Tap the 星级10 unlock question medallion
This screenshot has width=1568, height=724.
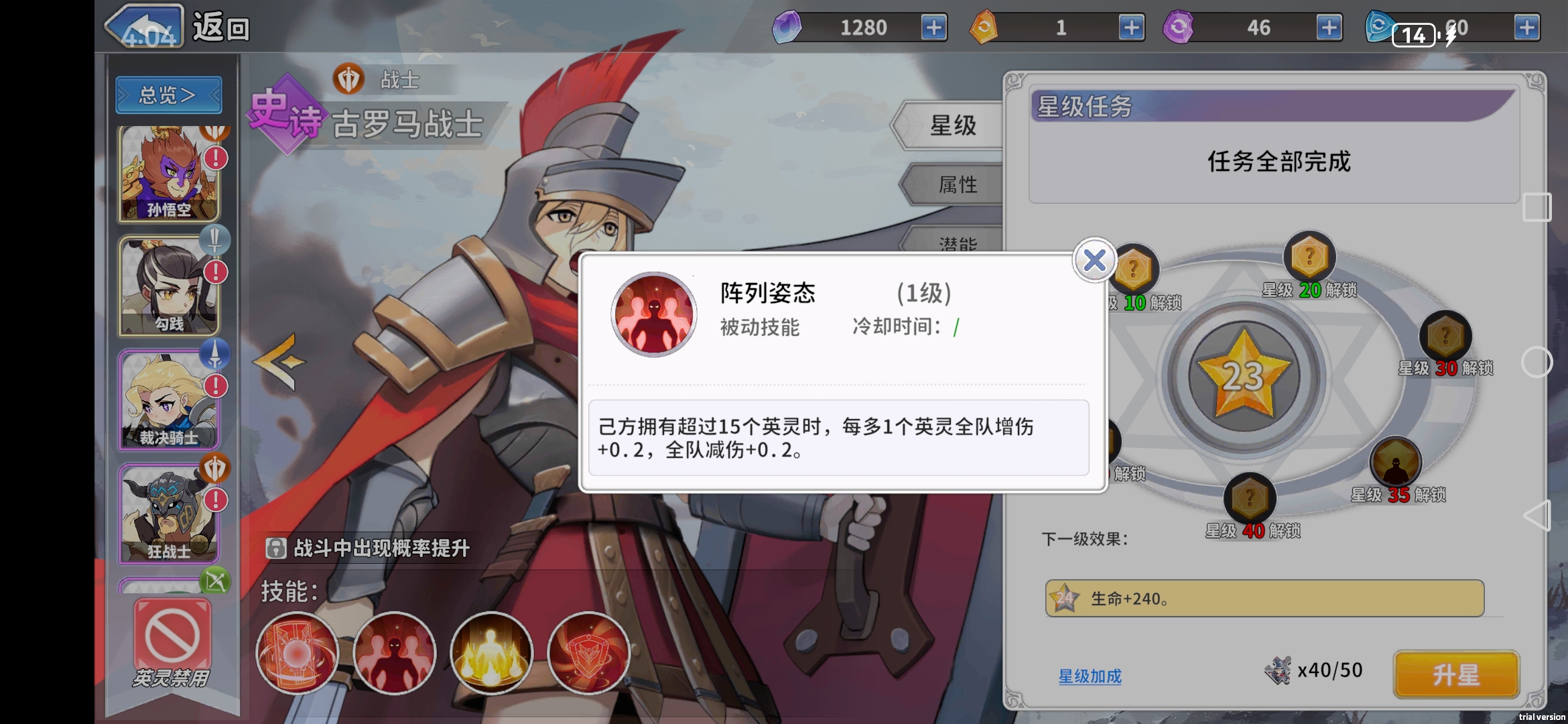pos(1136,268)
